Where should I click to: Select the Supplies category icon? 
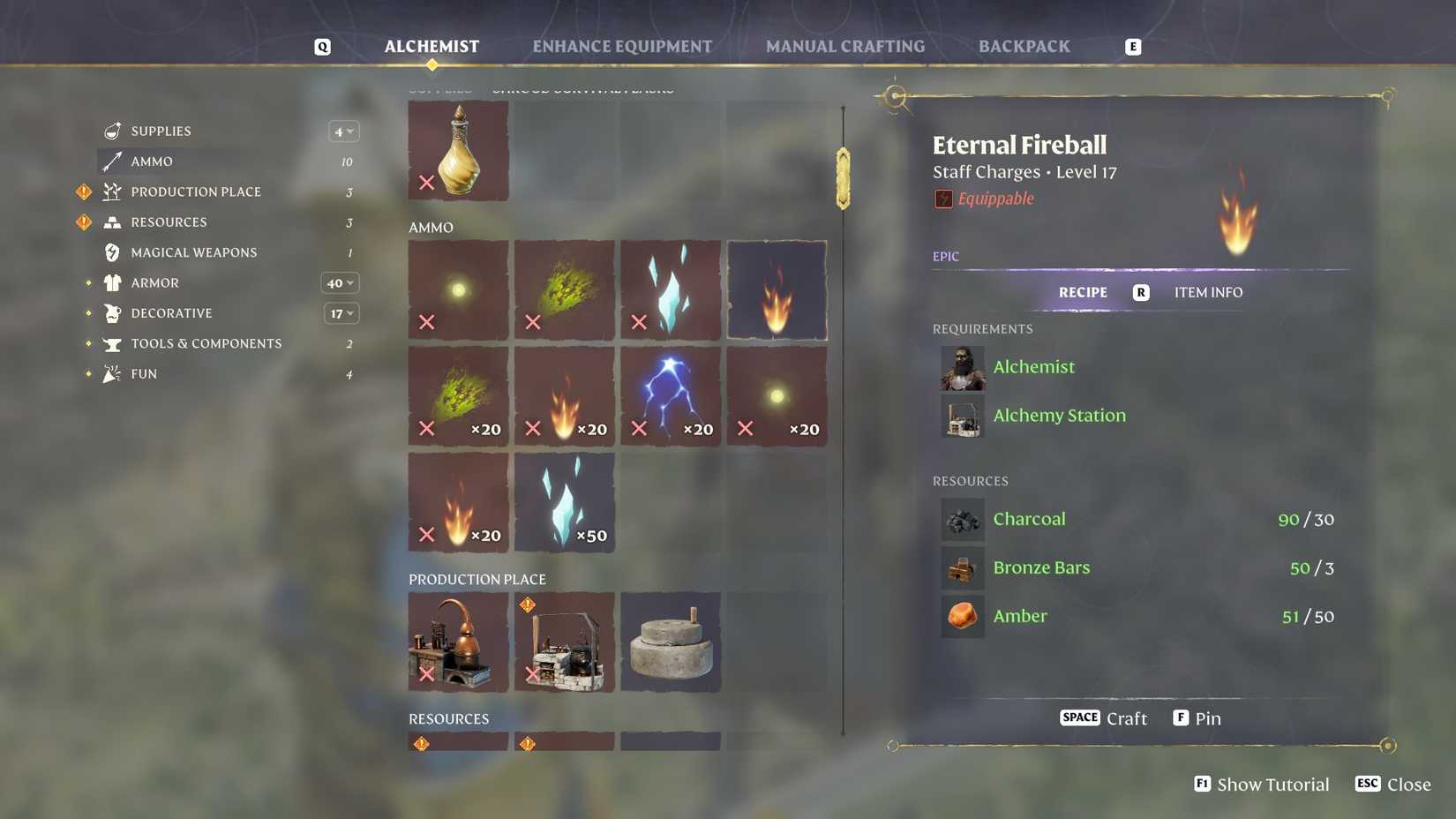111,131
